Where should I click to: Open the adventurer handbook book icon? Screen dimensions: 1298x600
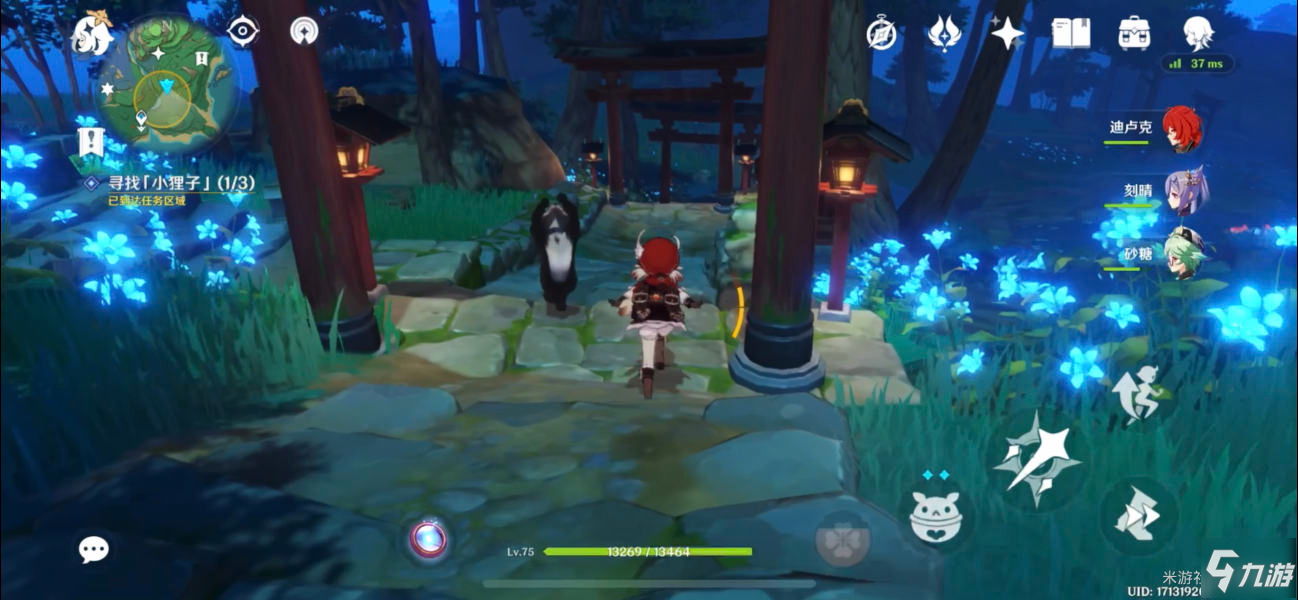(x=1071, y=34)
